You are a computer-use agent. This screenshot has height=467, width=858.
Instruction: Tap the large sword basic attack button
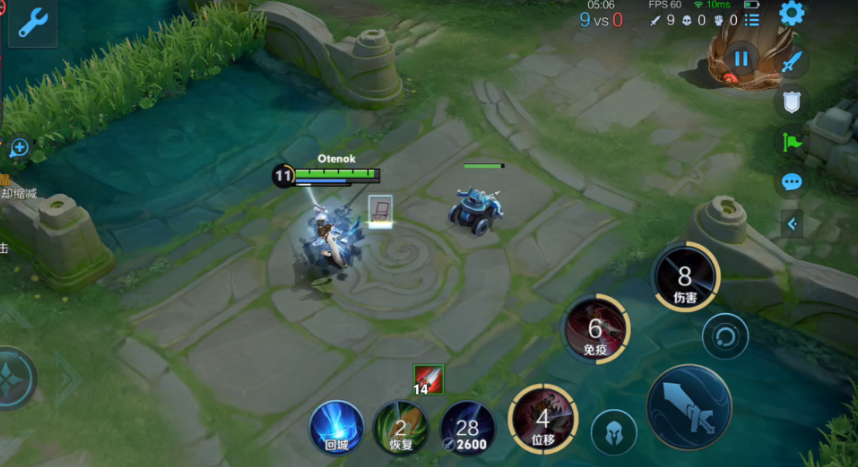coord(689,409)
